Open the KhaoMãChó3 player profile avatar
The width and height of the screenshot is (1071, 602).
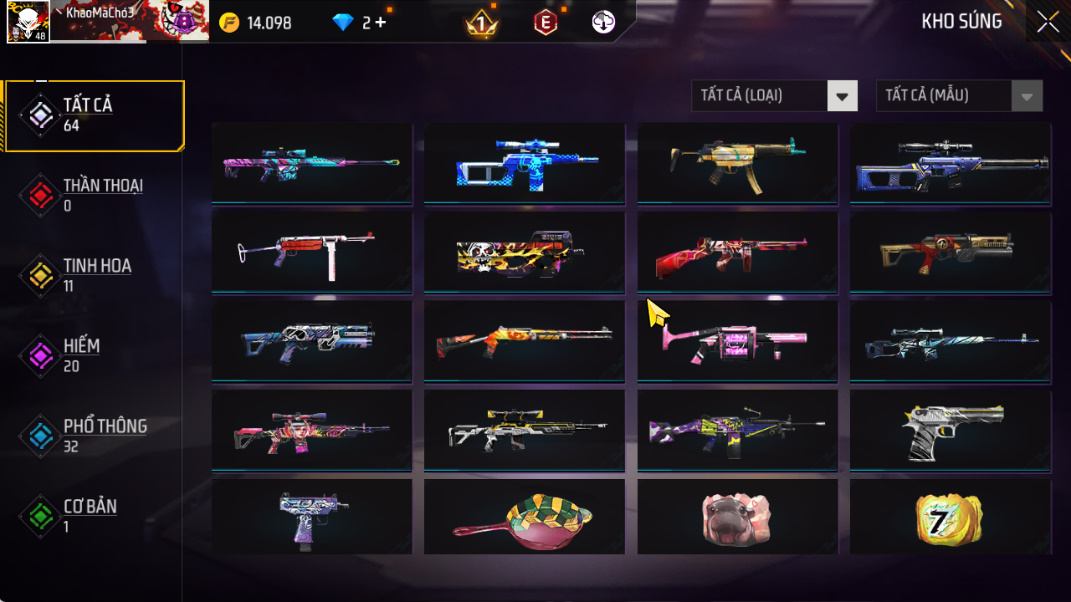click(27, 22)
